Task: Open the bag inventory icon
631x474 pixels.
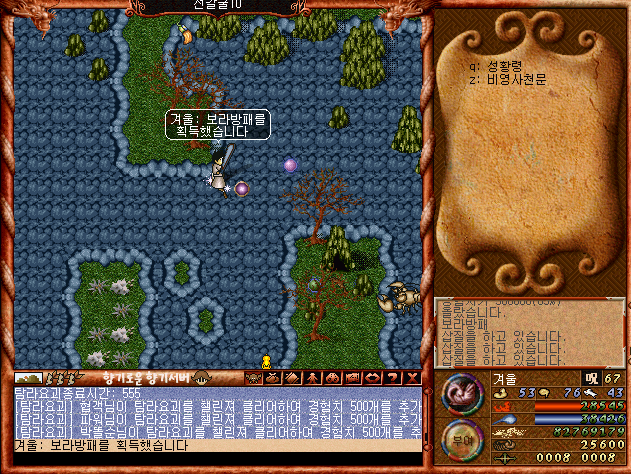Action: click(x=273, y=378)
